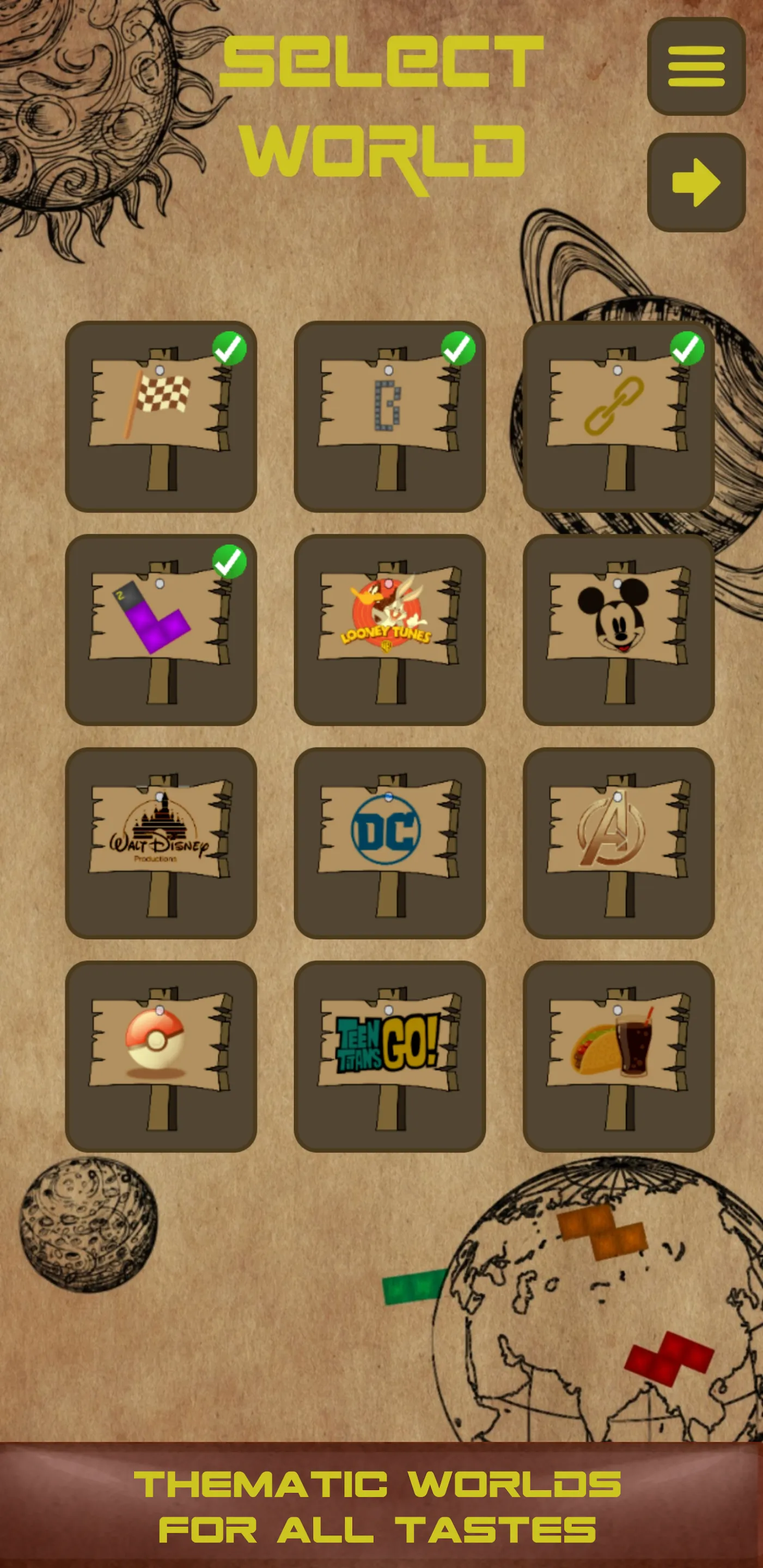
Task: Open the golden chain world
Action: coord(618,416)
